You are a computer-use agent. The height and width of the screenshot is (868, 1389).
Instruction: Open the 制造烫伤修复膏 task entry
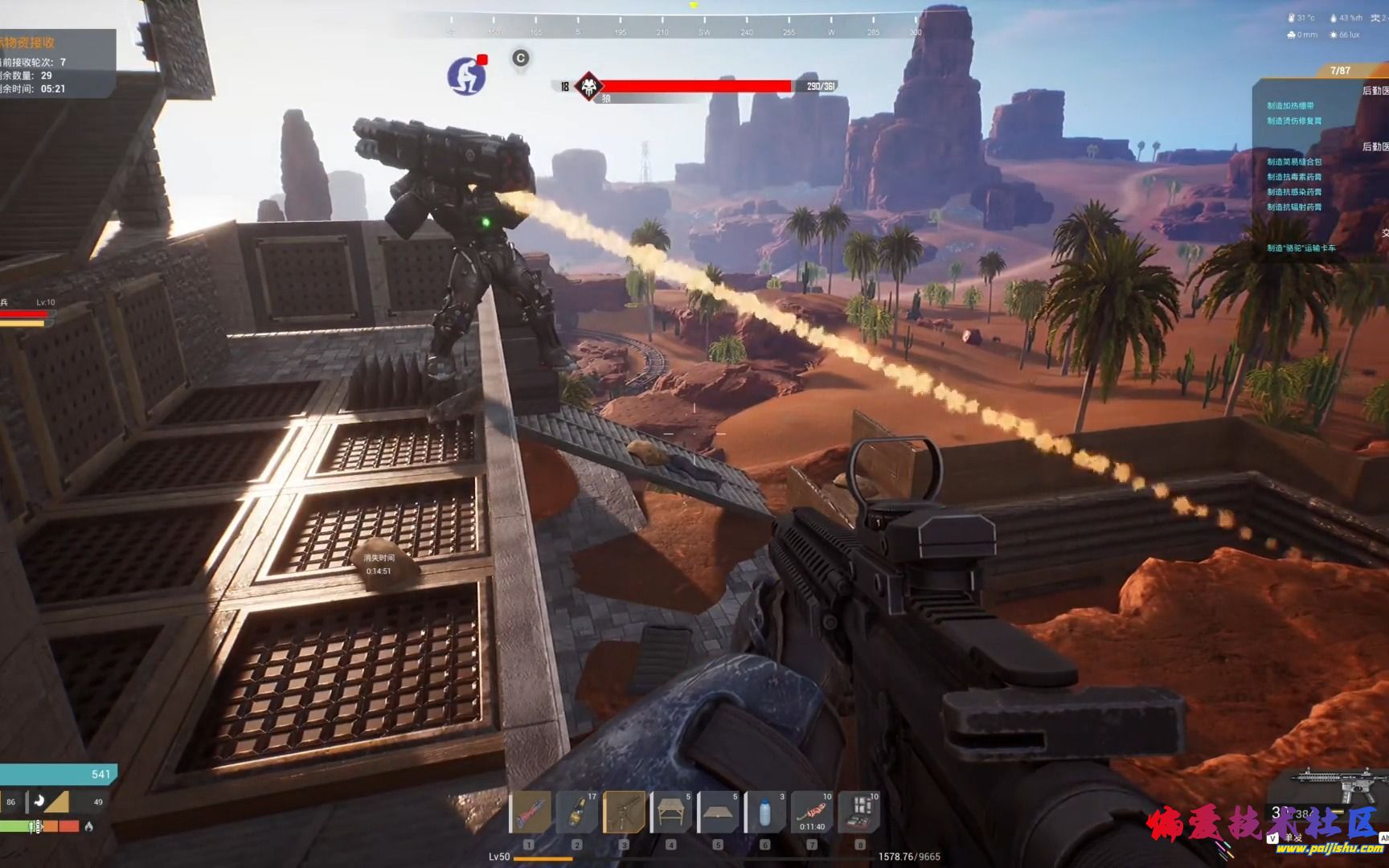pos(1294,121)
